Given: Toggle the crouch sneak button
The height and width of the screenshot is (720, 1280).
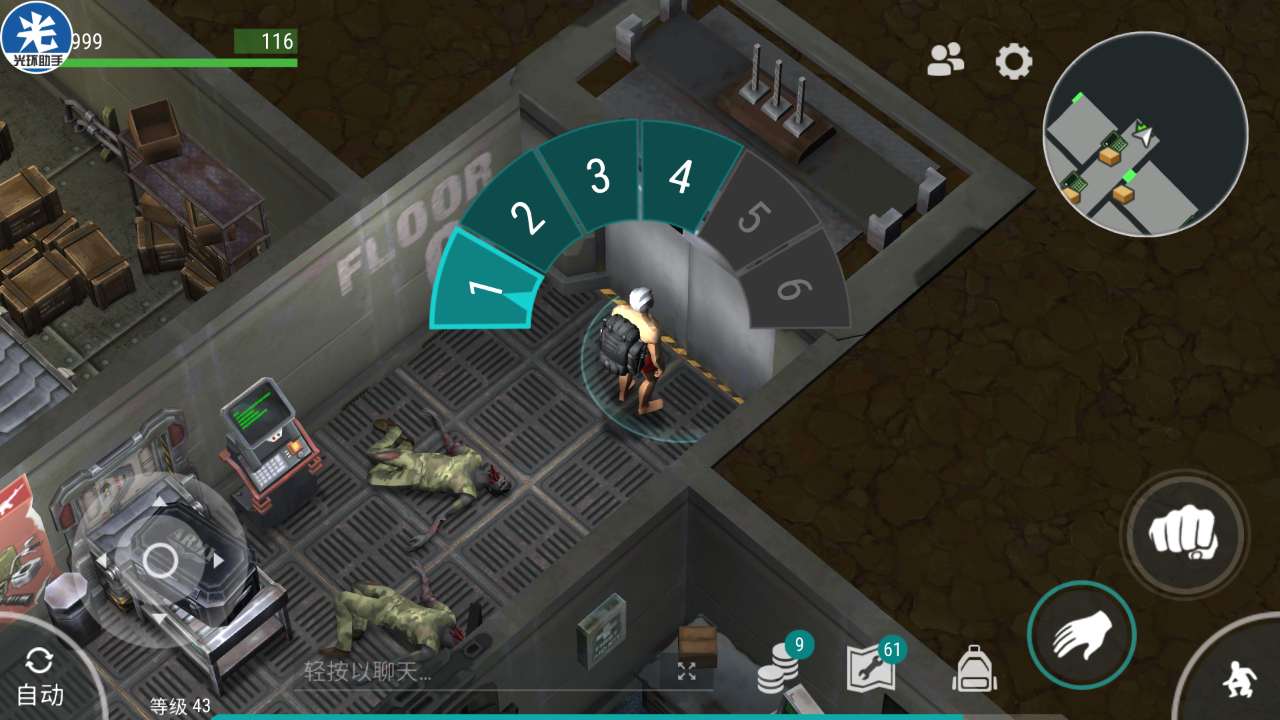Looking at the screenshot, I should pyautogui.click(x=1237, y=680).
